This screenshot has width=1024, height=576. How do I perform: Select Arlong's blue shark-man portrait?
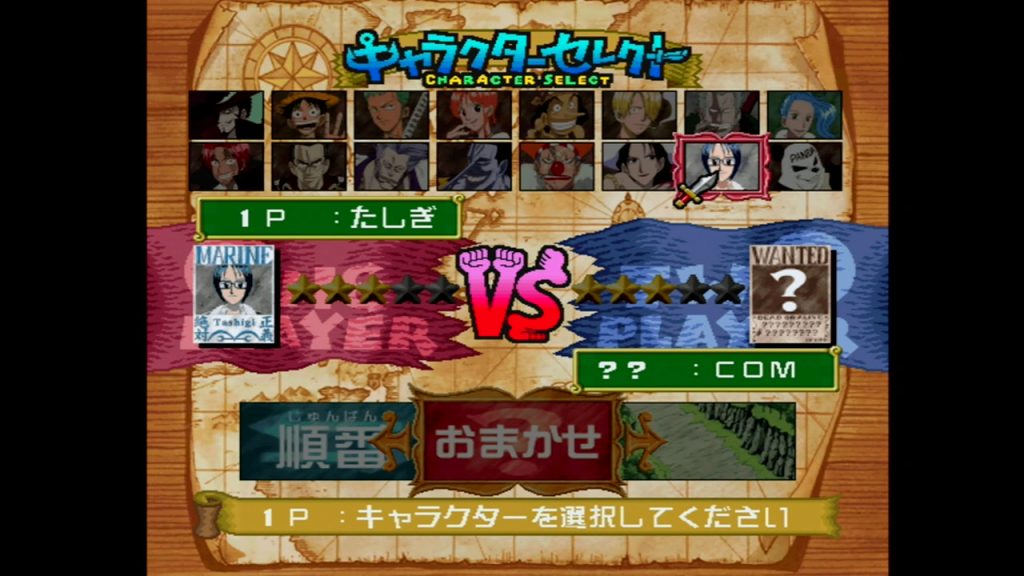point(474,166)
